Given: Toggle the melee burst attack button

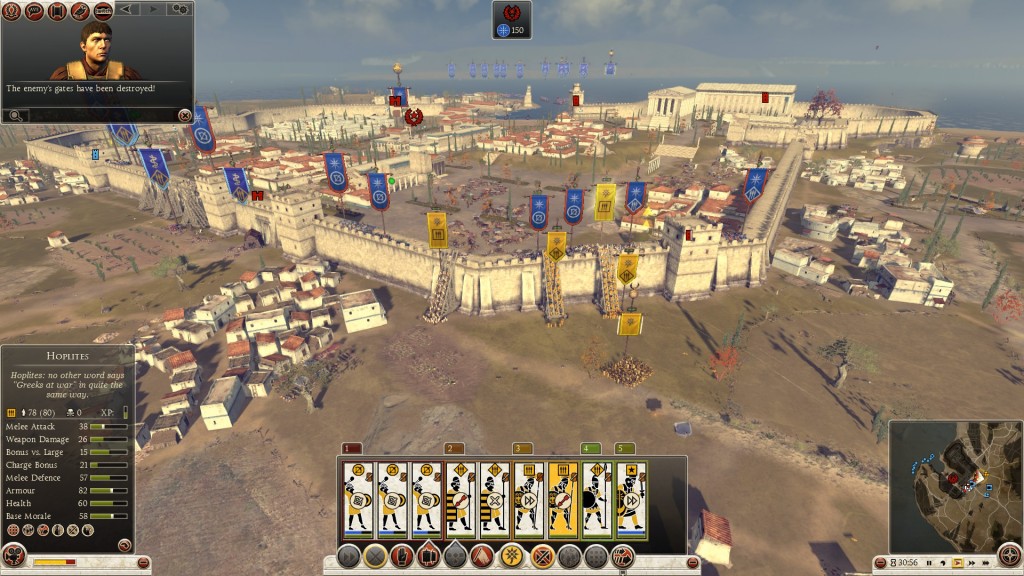Looking at the screenshot, I should tap(513, 556).
